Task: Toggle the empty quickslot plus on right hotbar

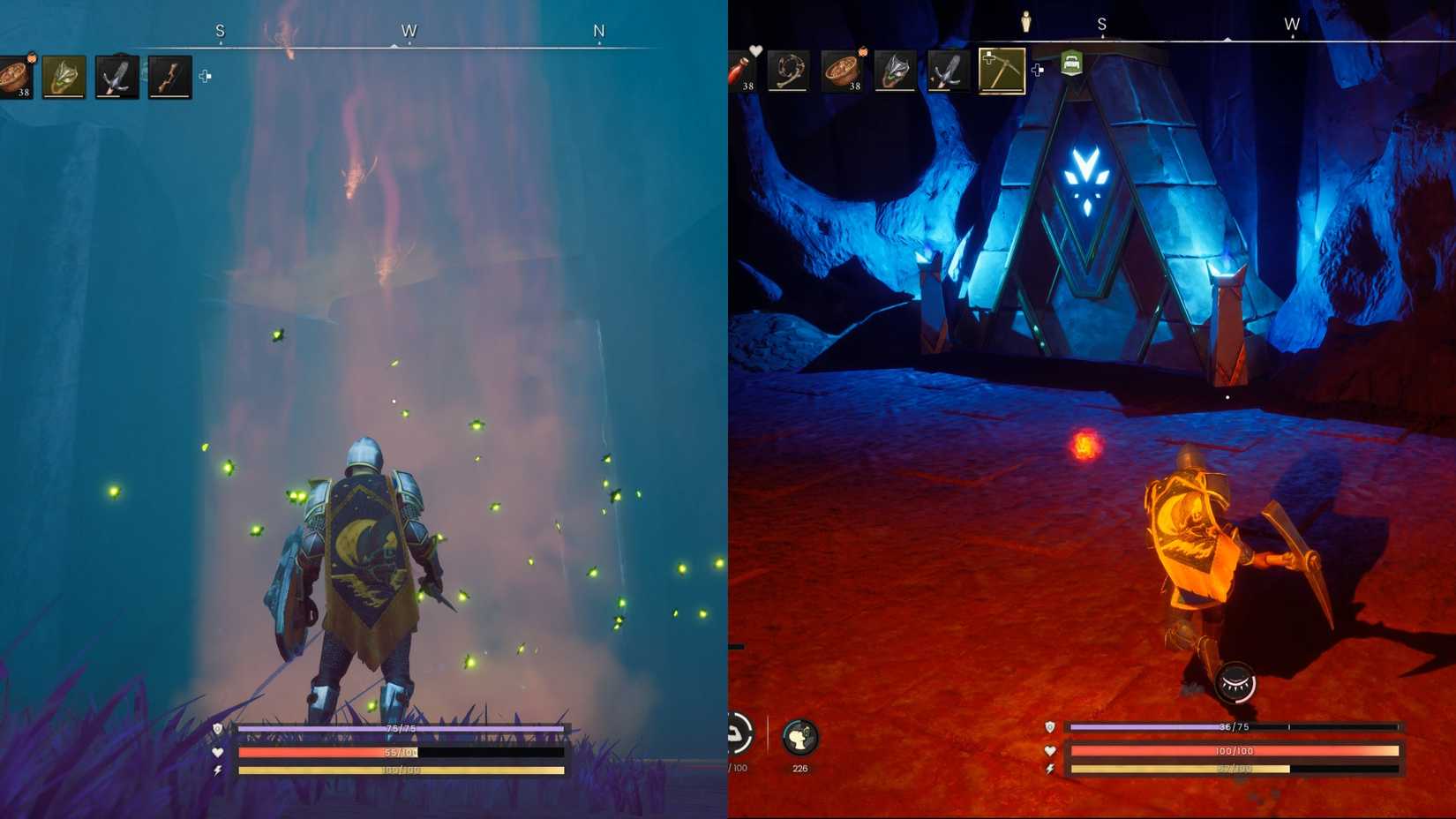Action: 1038,69
